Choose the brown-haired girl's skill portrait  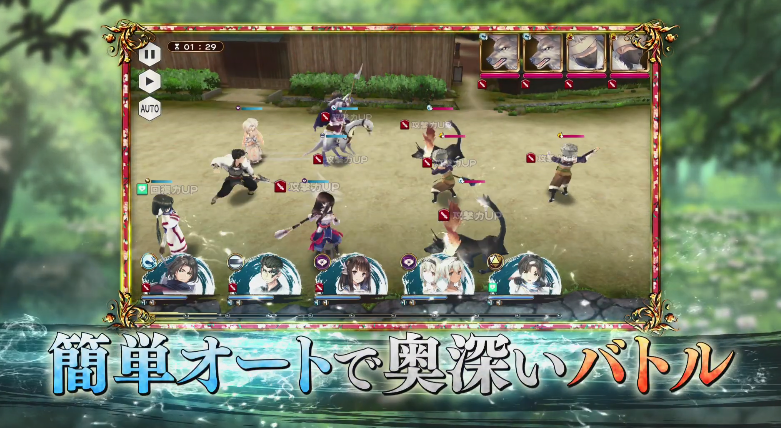tap(351, 275)
